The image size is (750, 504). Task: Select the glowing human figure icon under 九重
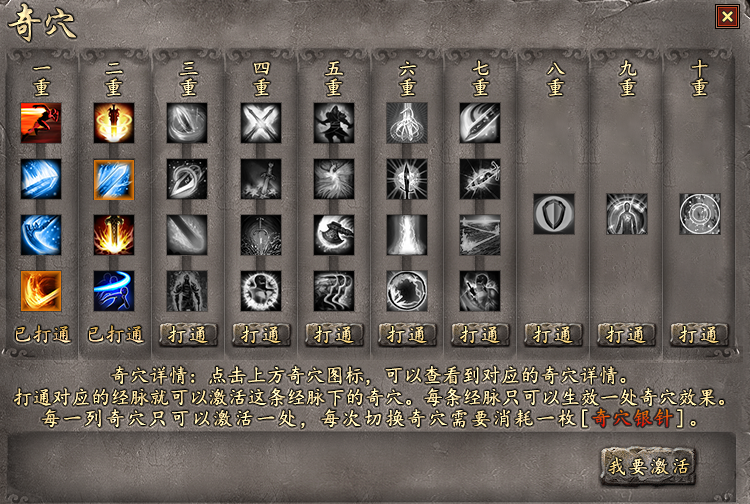(x=627, y=213)
